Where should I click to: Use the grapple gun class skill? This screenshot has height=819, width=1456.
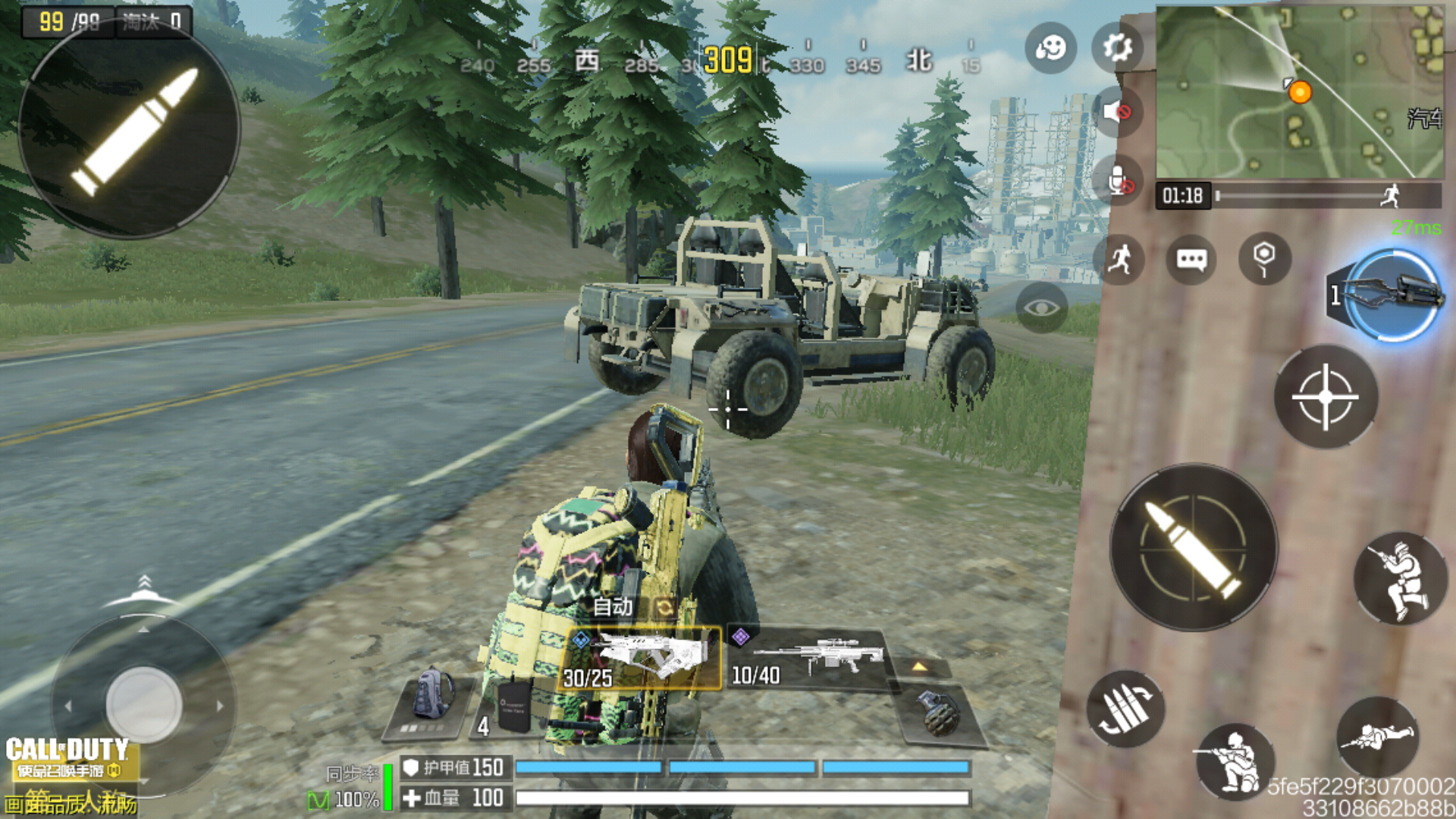pyautogui.click(x=1394, y=294)
